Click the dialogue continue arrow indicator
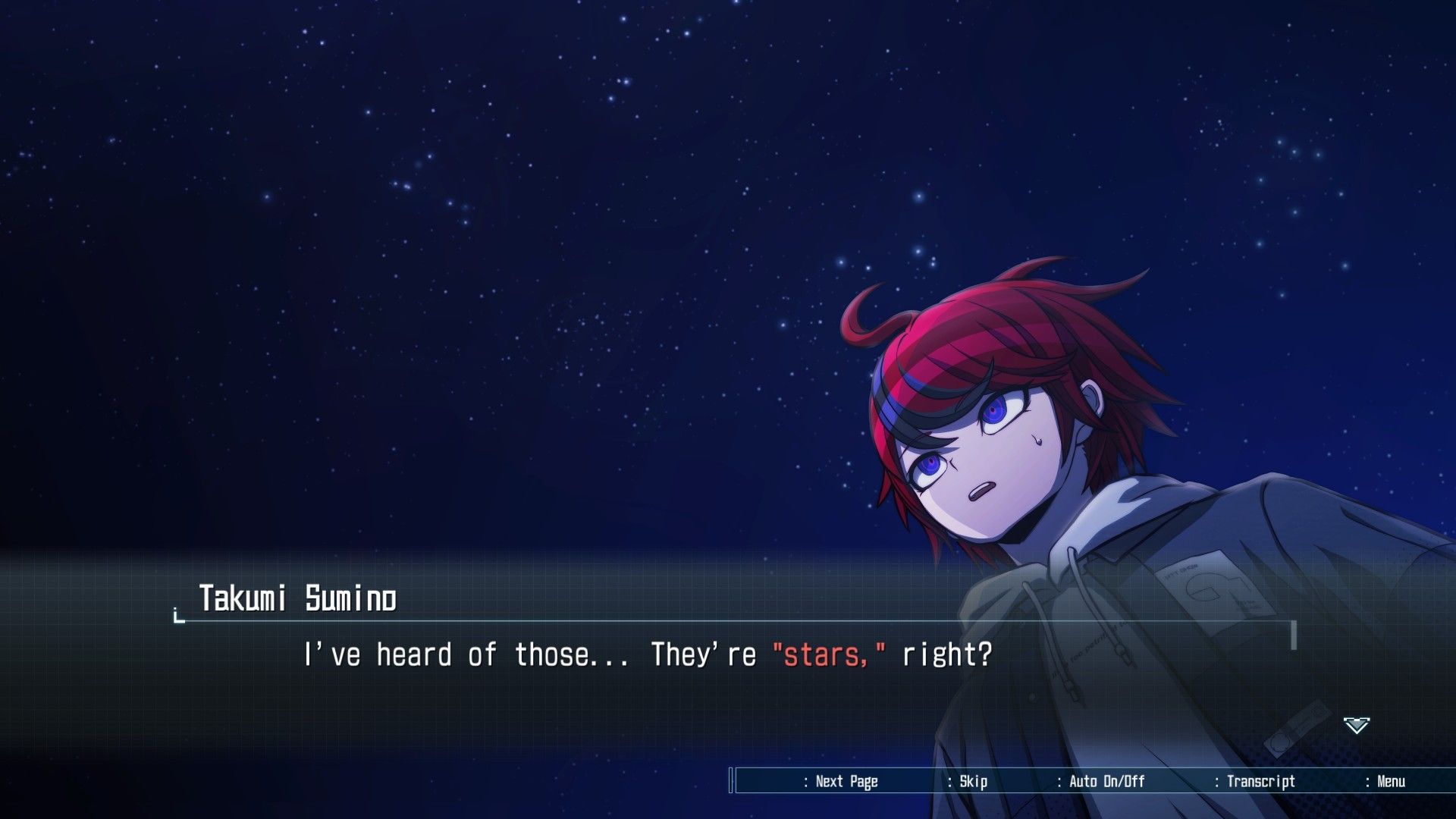This screenshot has height=819, width=1456. [x=1356, y=725]
